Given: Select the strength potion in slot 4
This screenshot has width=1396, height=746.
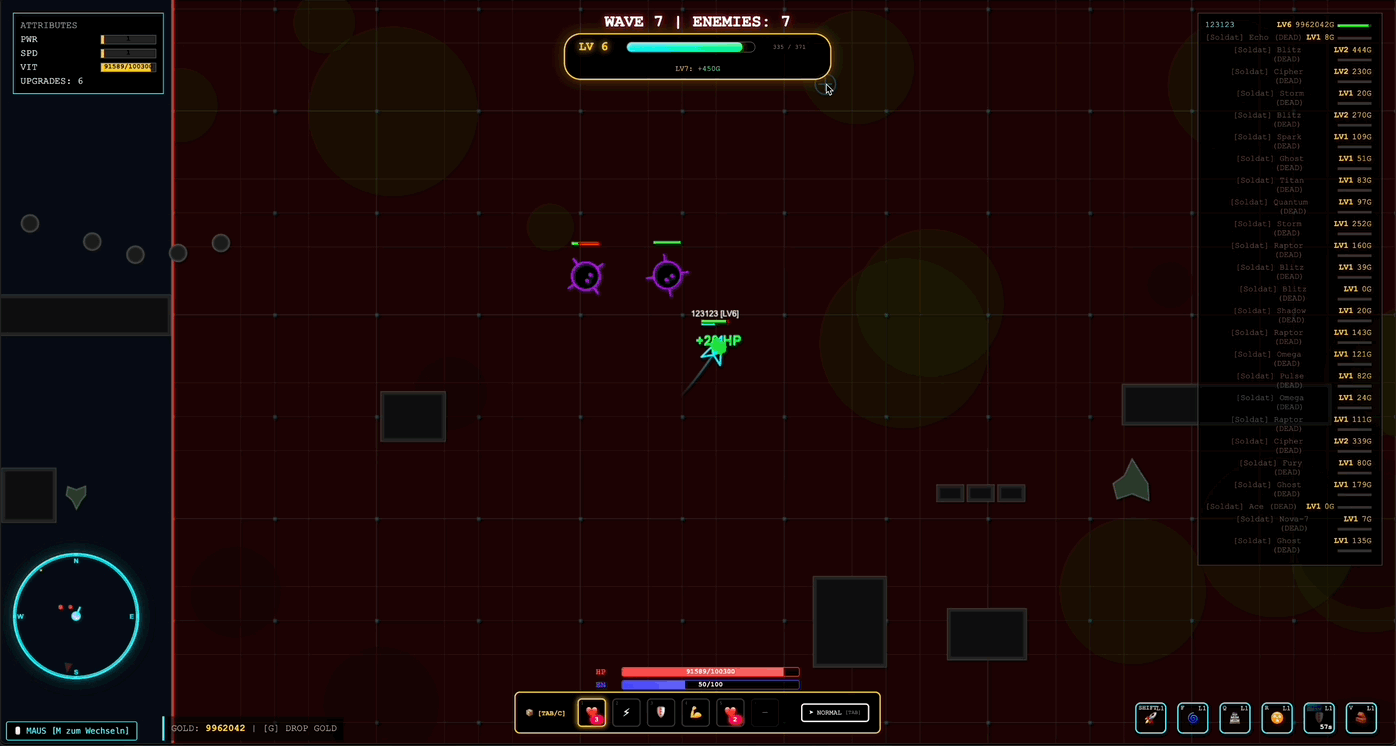Looking at the screenshot, I should [x=695, y=712].
